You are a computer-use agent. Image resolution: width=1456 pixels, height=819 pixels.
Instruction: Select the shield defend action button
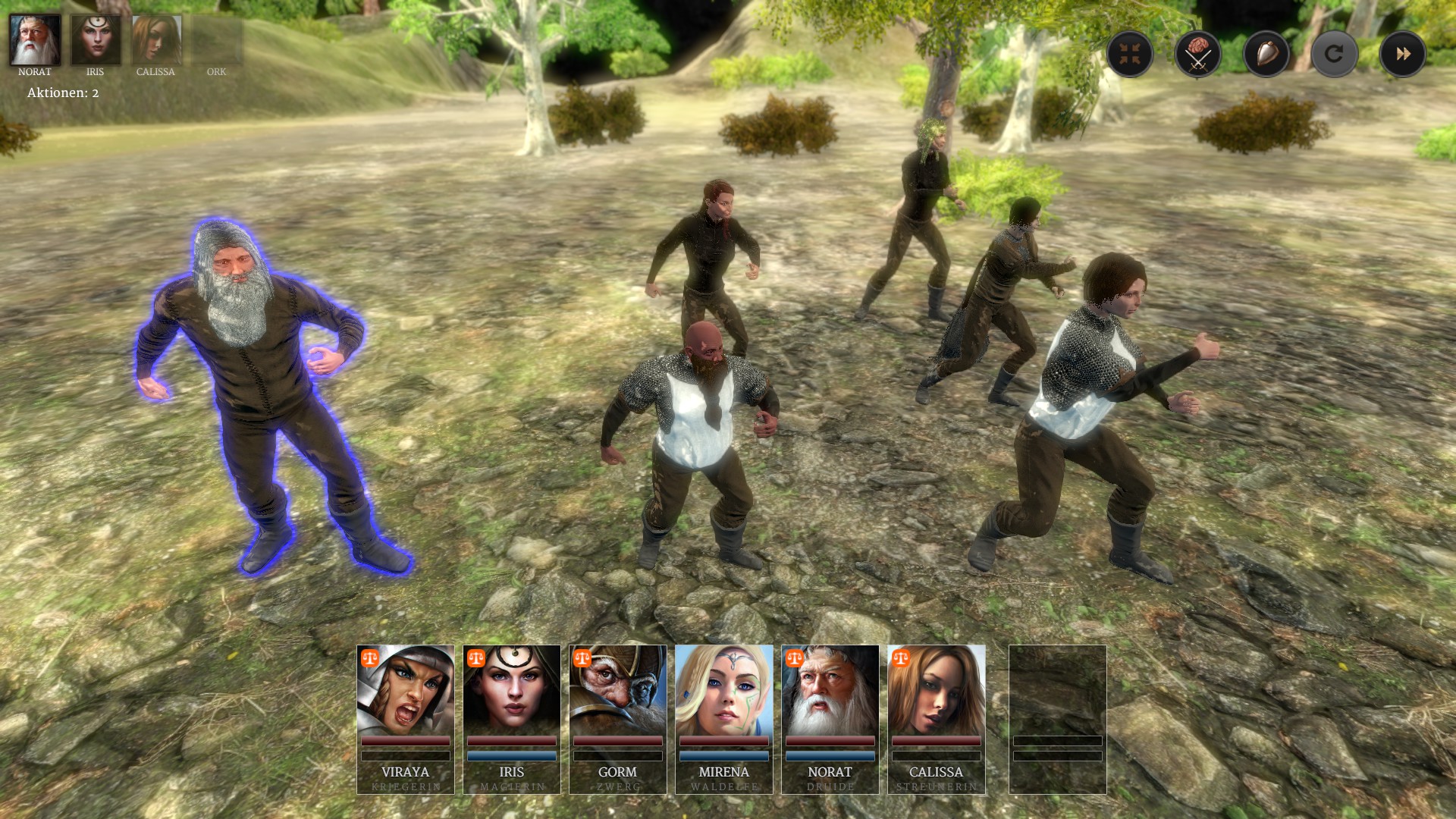[1266, 54]
